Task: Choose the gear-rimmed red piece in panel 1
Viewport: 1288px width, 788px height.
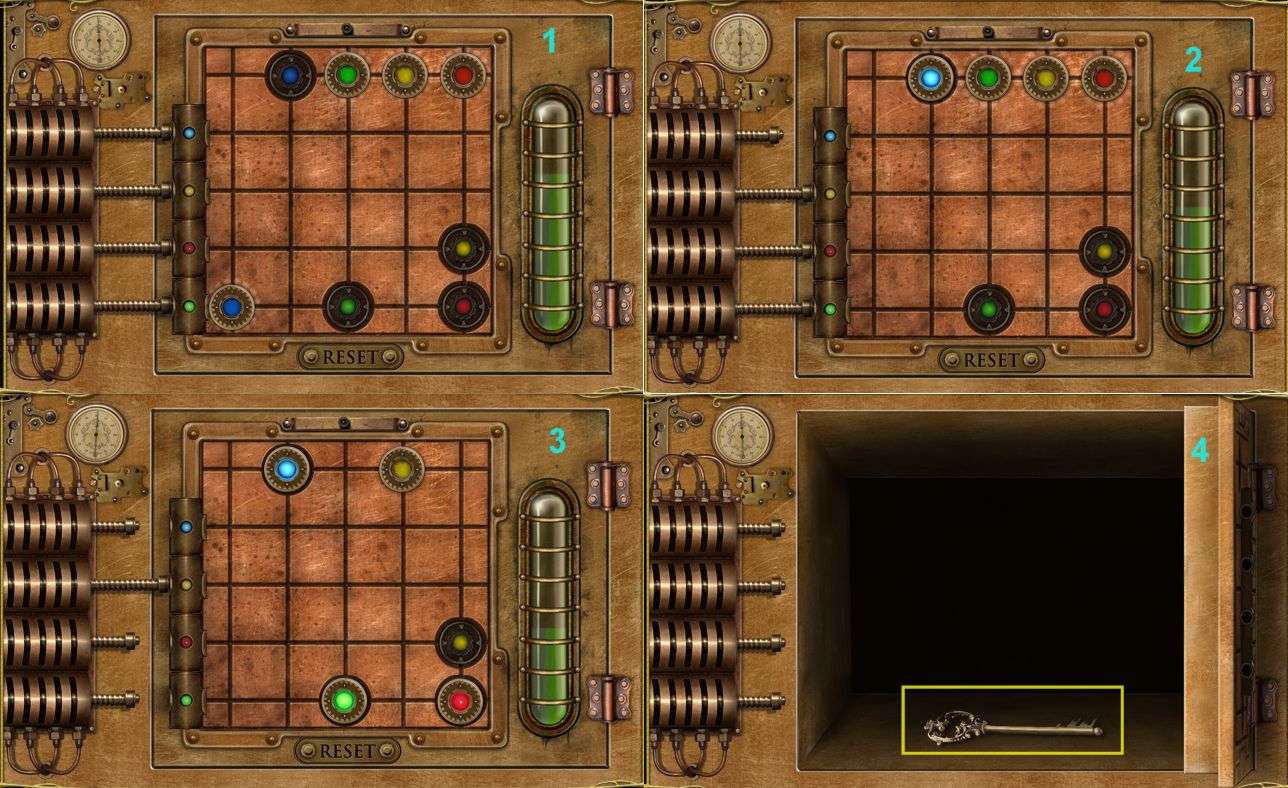Action: pyautogui.click(x=462, y=75)
